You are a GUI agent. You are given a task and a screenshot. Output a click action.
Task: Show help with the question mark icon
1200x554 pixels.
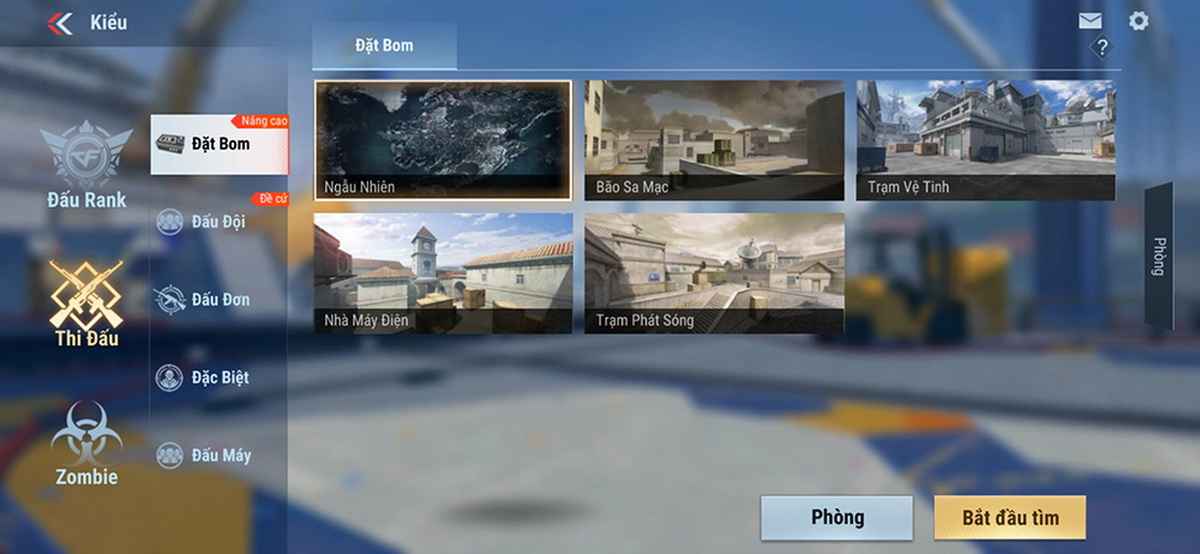click(1101, 47)
